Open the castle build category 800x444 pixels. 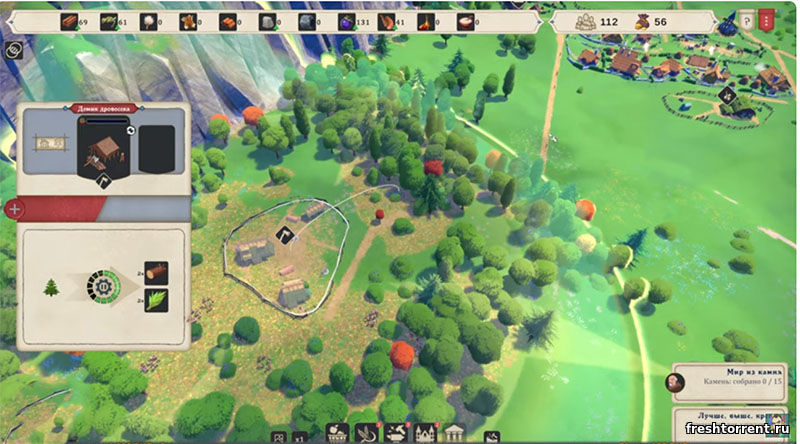[x=424, y=434]
